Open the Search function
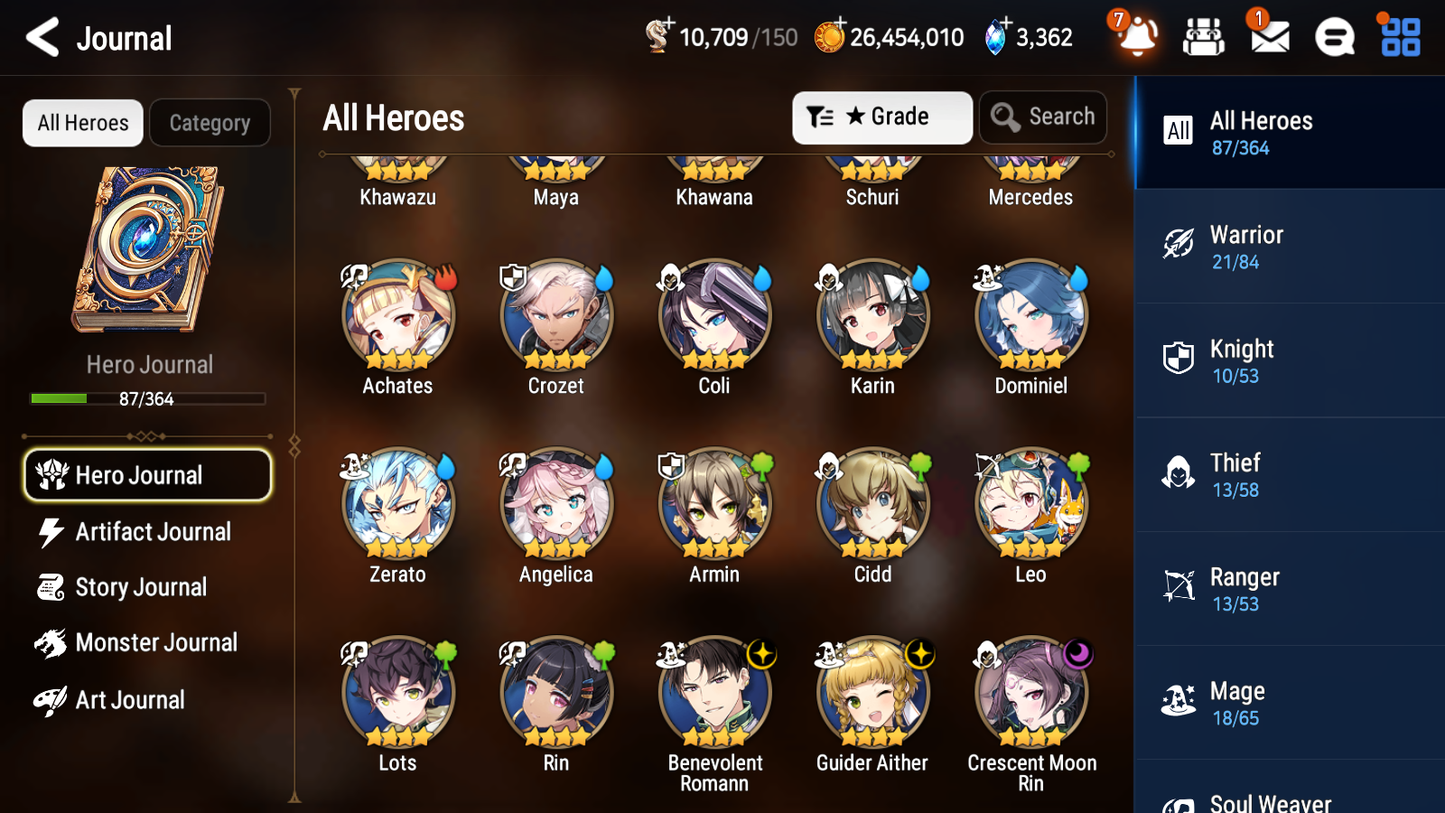This screenshot has height=813, width=1445. 1043,117
